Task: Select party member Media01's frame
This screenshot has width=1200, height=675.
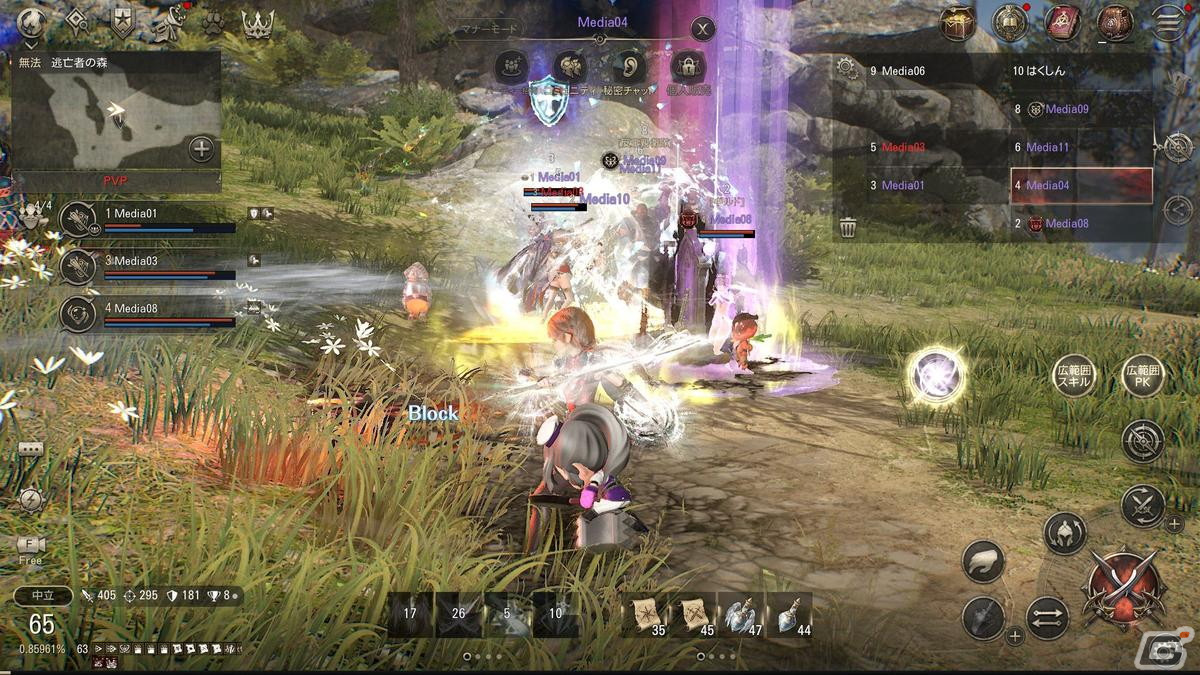Action: pyautogui.click(x=149, y=219)
